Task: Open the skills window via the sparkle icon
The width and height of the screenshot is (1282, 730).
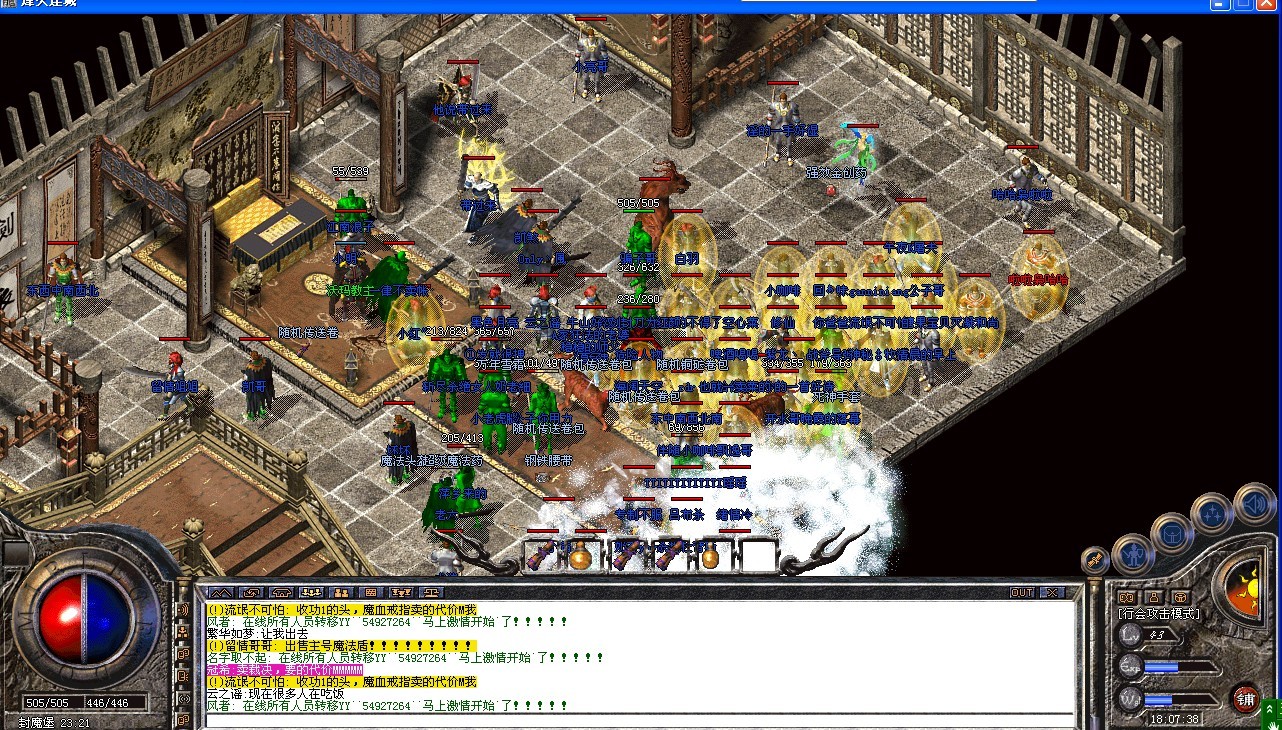Action: 1214,512
